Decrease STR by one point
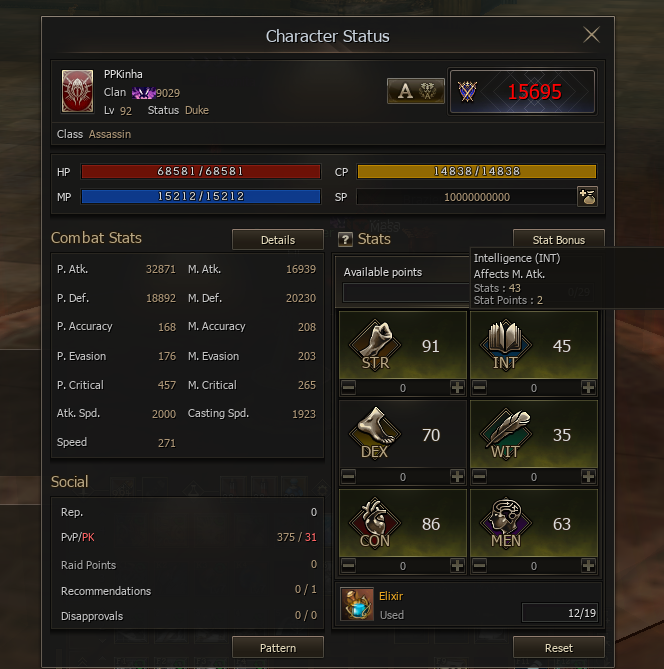This screenshot has height=669, width=664. [x=349, y=388]
